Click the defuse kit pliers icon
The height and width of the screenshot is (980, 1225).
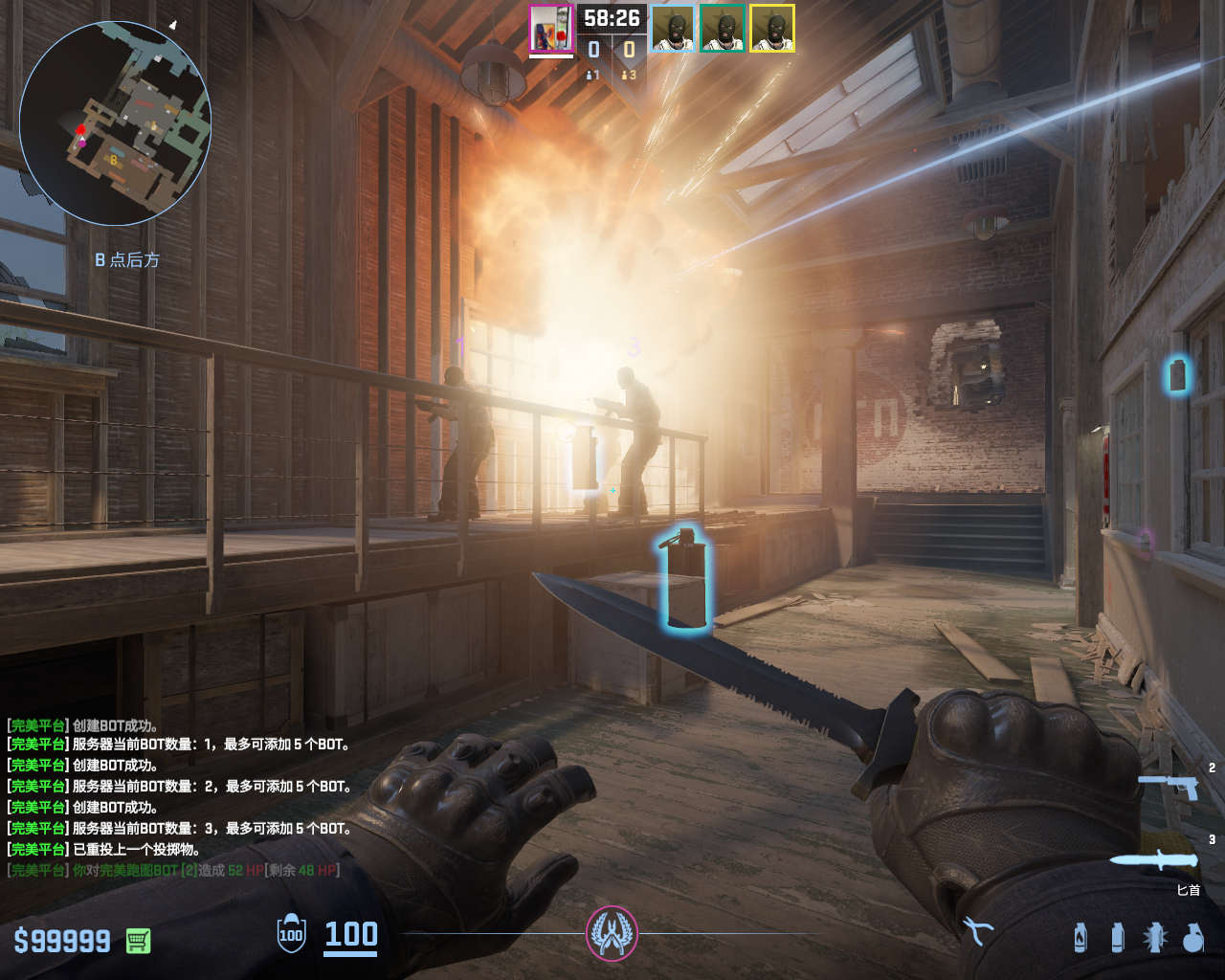point(978,930)
